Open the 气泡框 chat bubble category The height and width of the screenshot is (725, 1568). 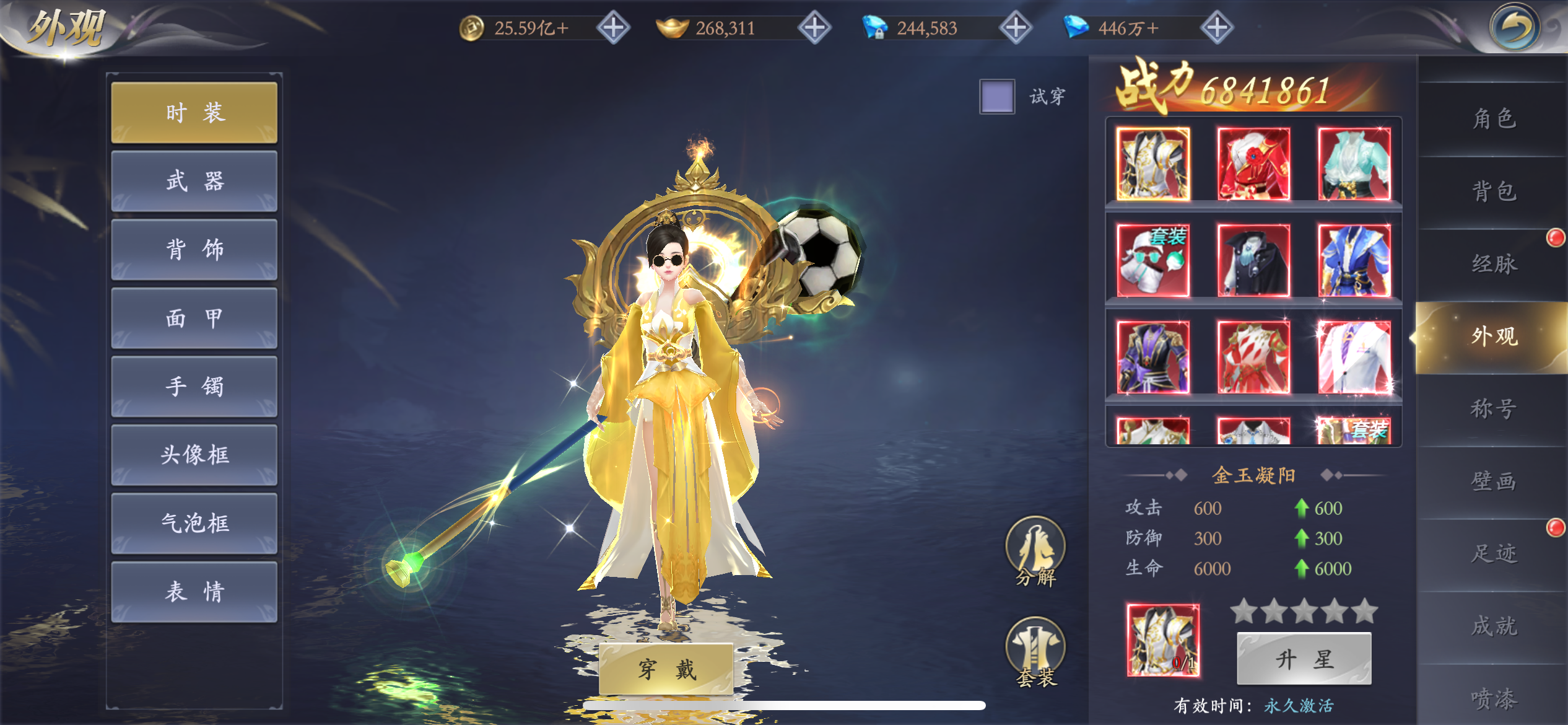pos(194,524)
